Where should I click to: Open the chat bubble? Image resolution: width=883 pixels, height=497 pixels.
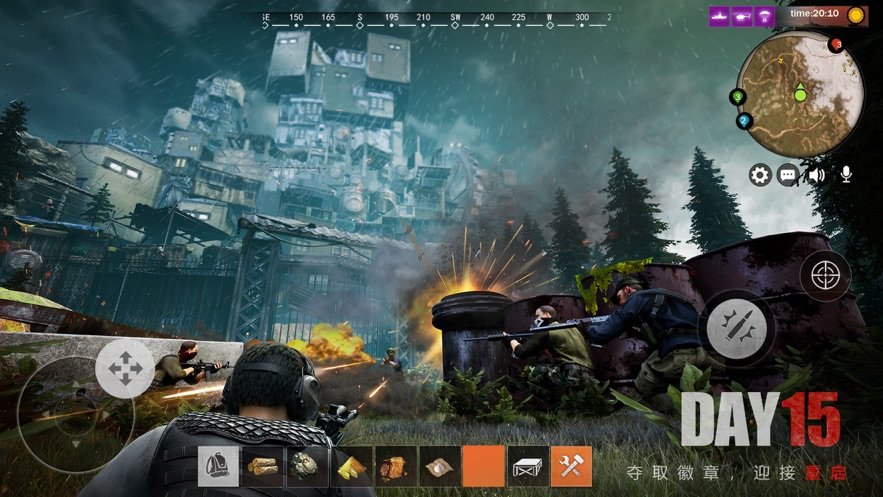coord(789,176)
